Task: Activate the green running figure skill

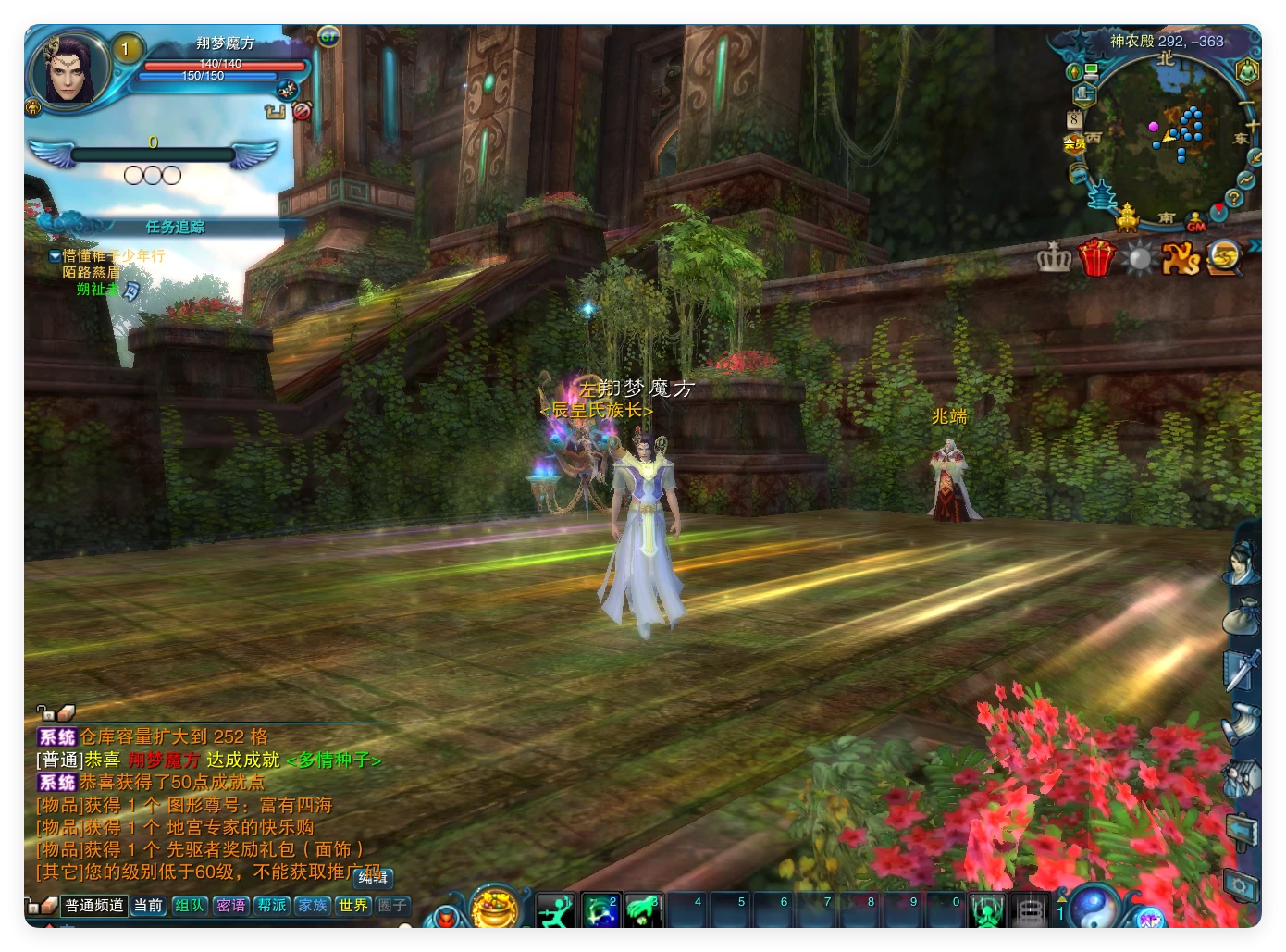Action: (x=555, y=911)
